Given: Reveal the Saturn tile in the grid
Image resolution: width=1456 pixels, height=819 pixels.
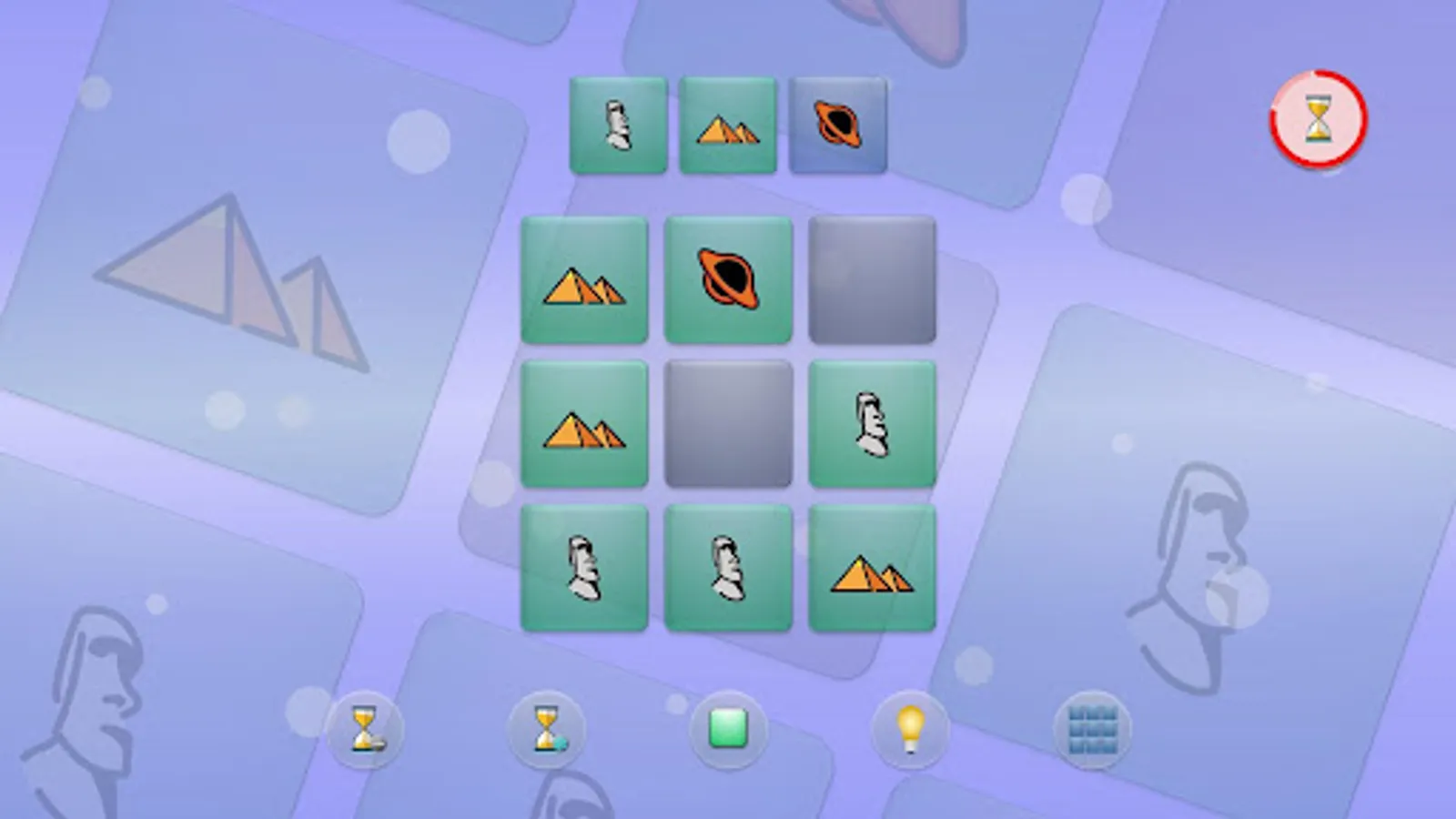Looking at the screenshot, I should pos(727,278).
